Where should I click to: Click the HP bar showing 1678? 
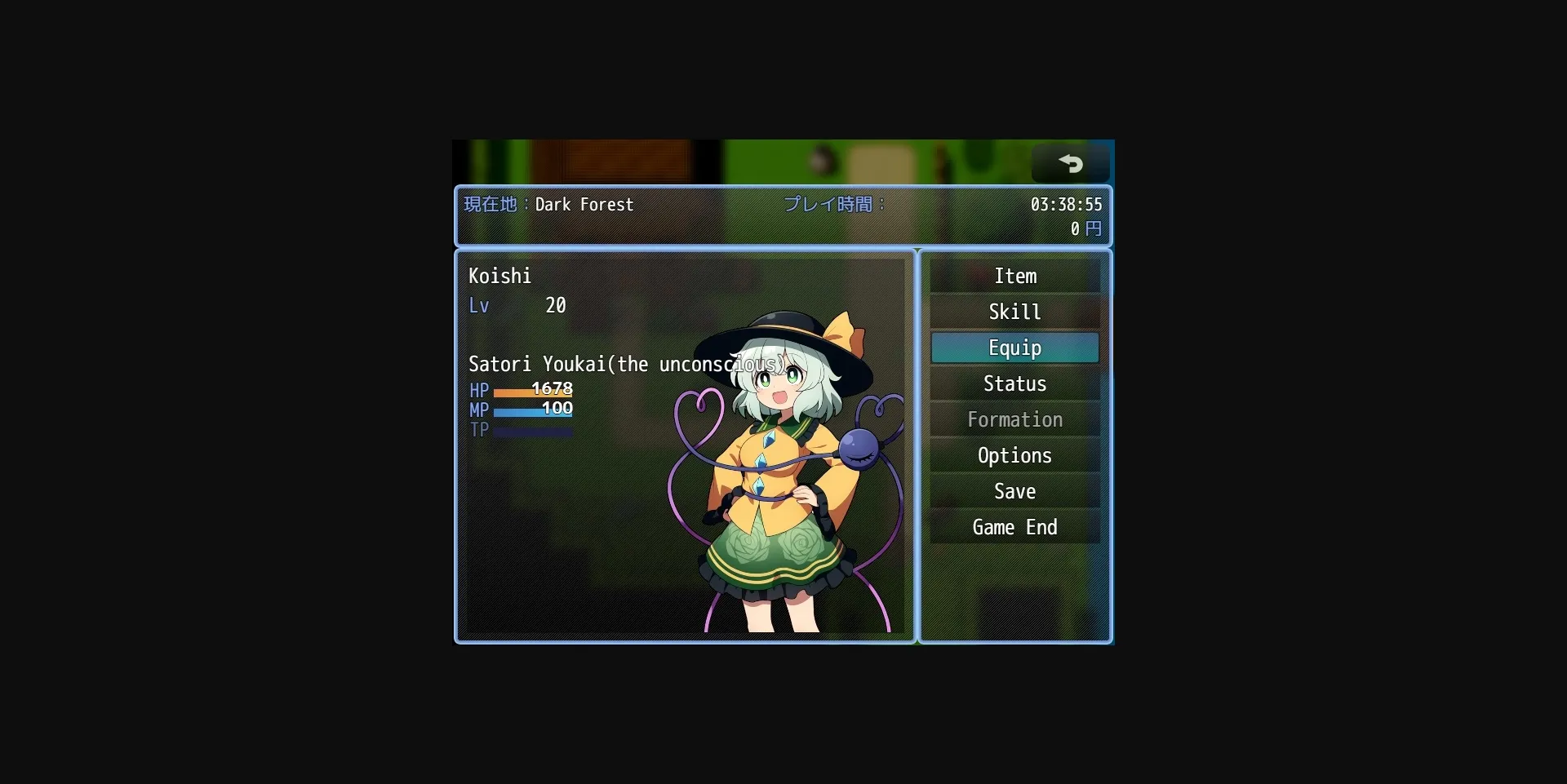[530, 391]
